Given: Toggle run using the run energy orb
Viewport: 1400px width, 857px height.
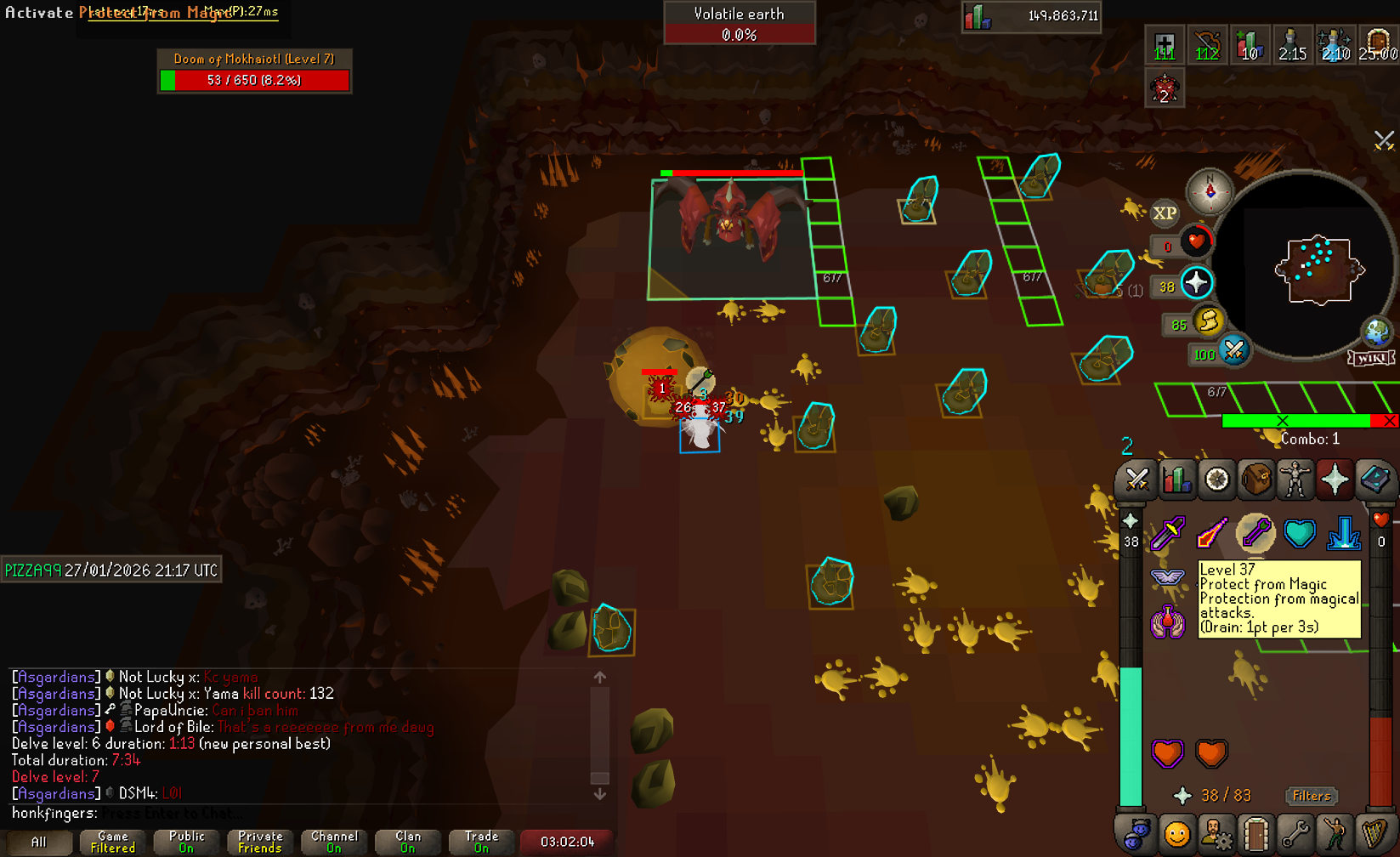Looking at the screenshot, I should (1208, 321).
